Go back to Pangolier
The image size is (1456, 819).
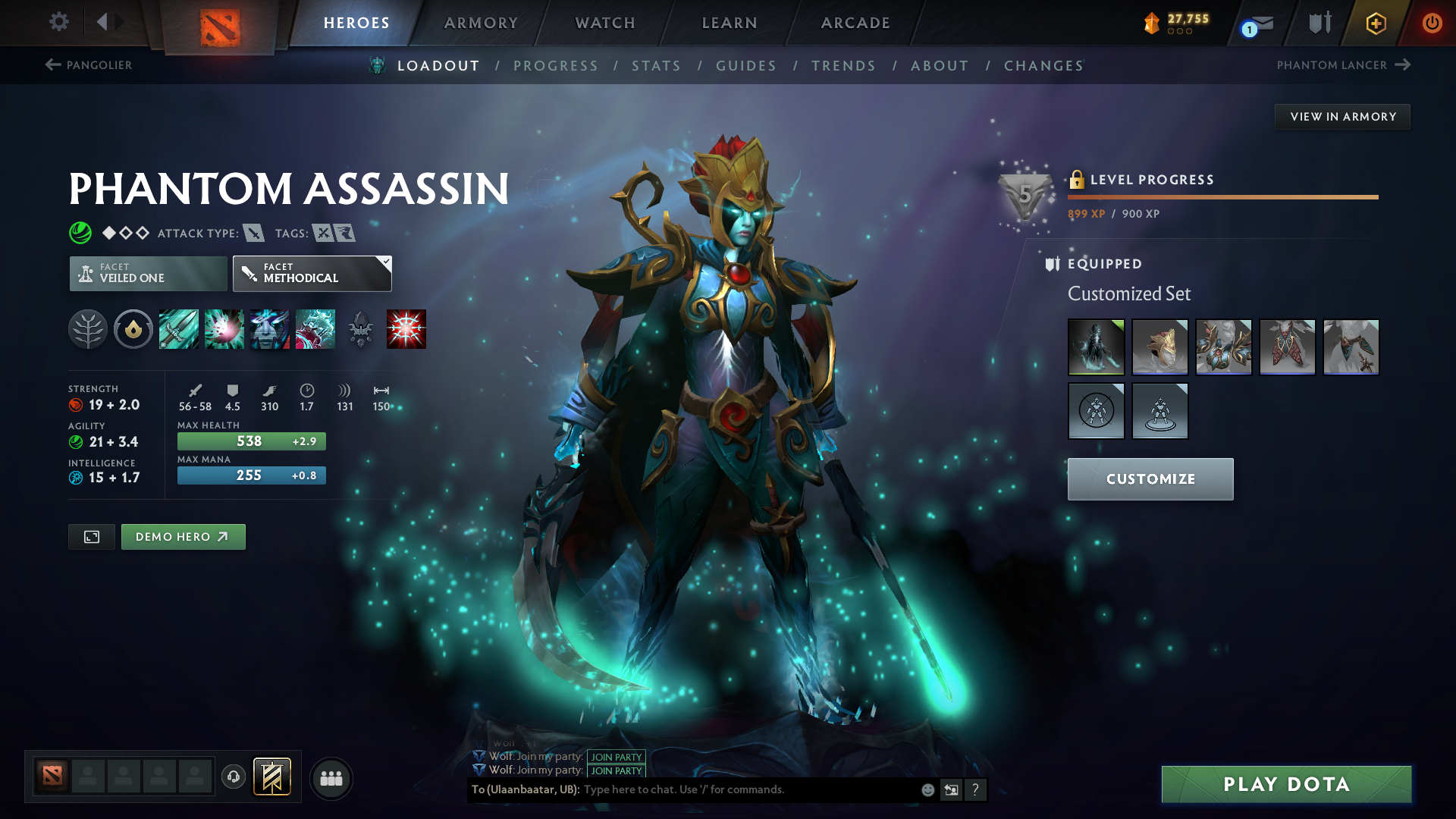(87, 65)
